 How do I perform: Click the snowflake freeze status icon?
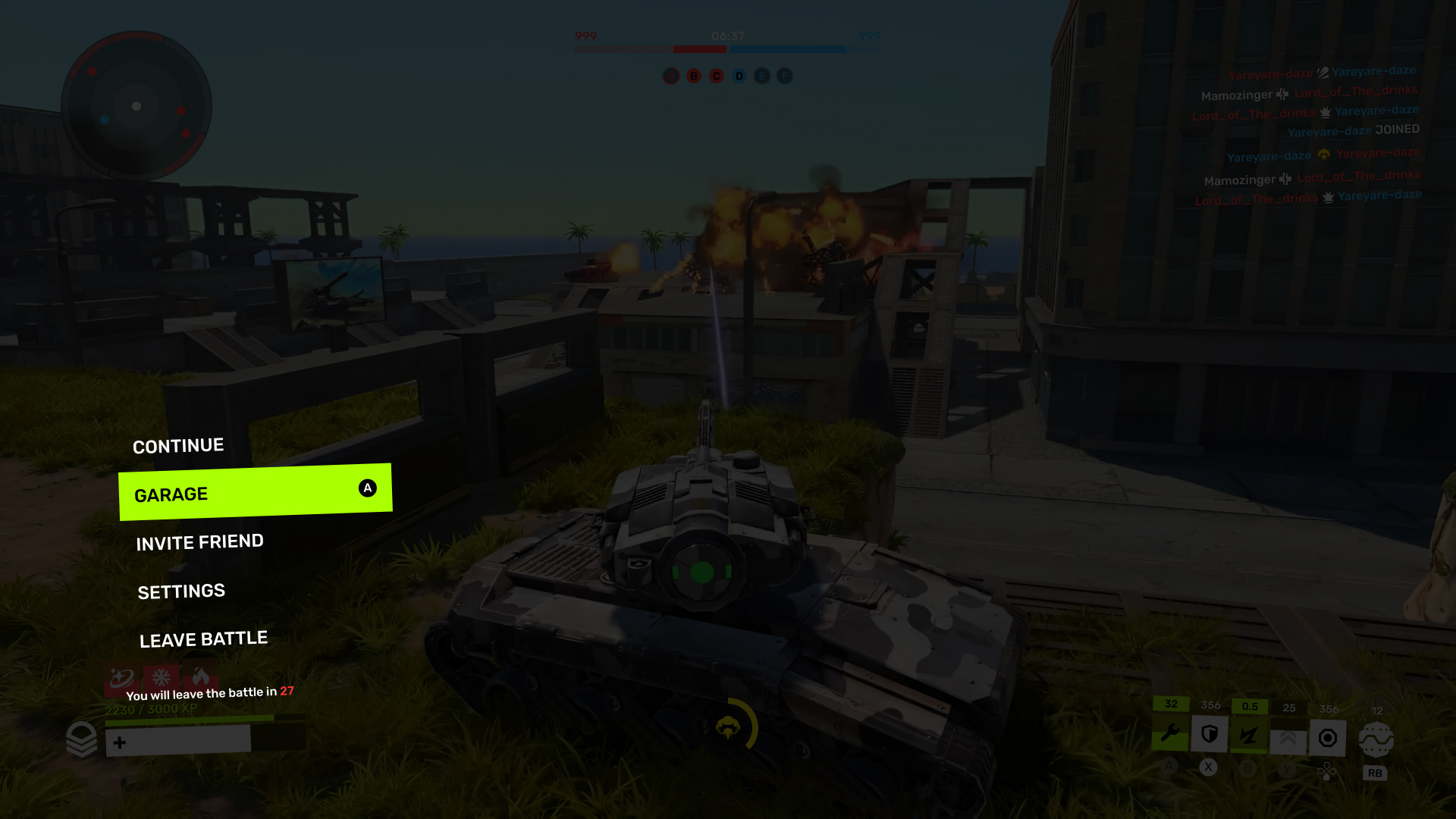coord(161,677)
